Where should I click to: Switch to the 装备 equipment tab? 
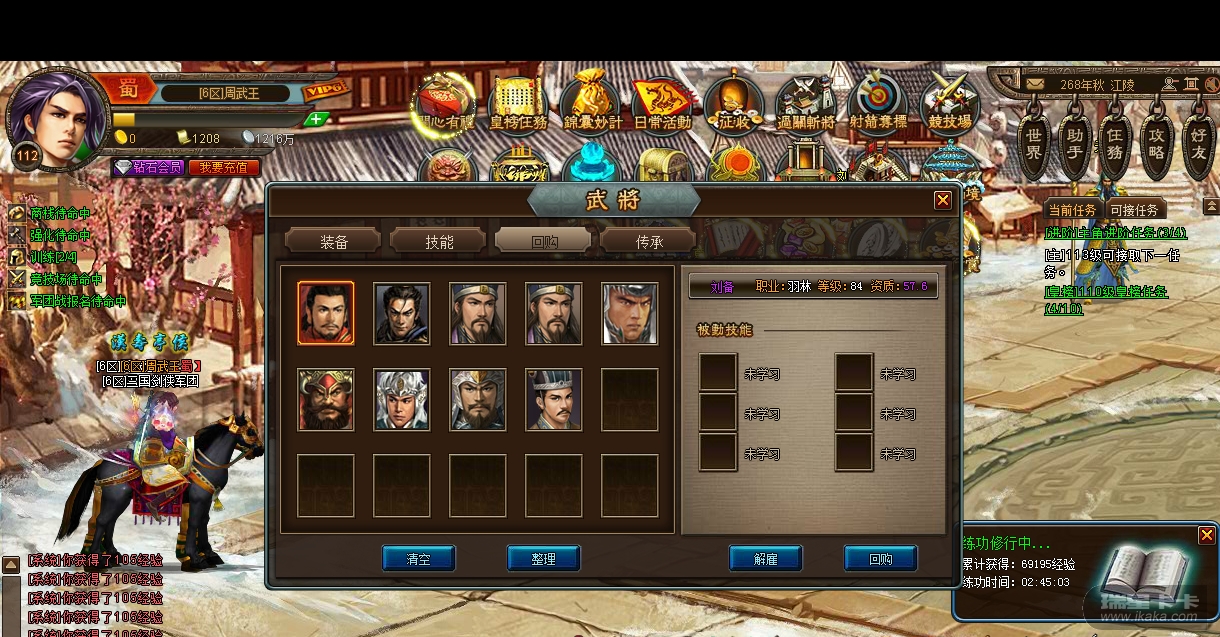click(333, 241)
